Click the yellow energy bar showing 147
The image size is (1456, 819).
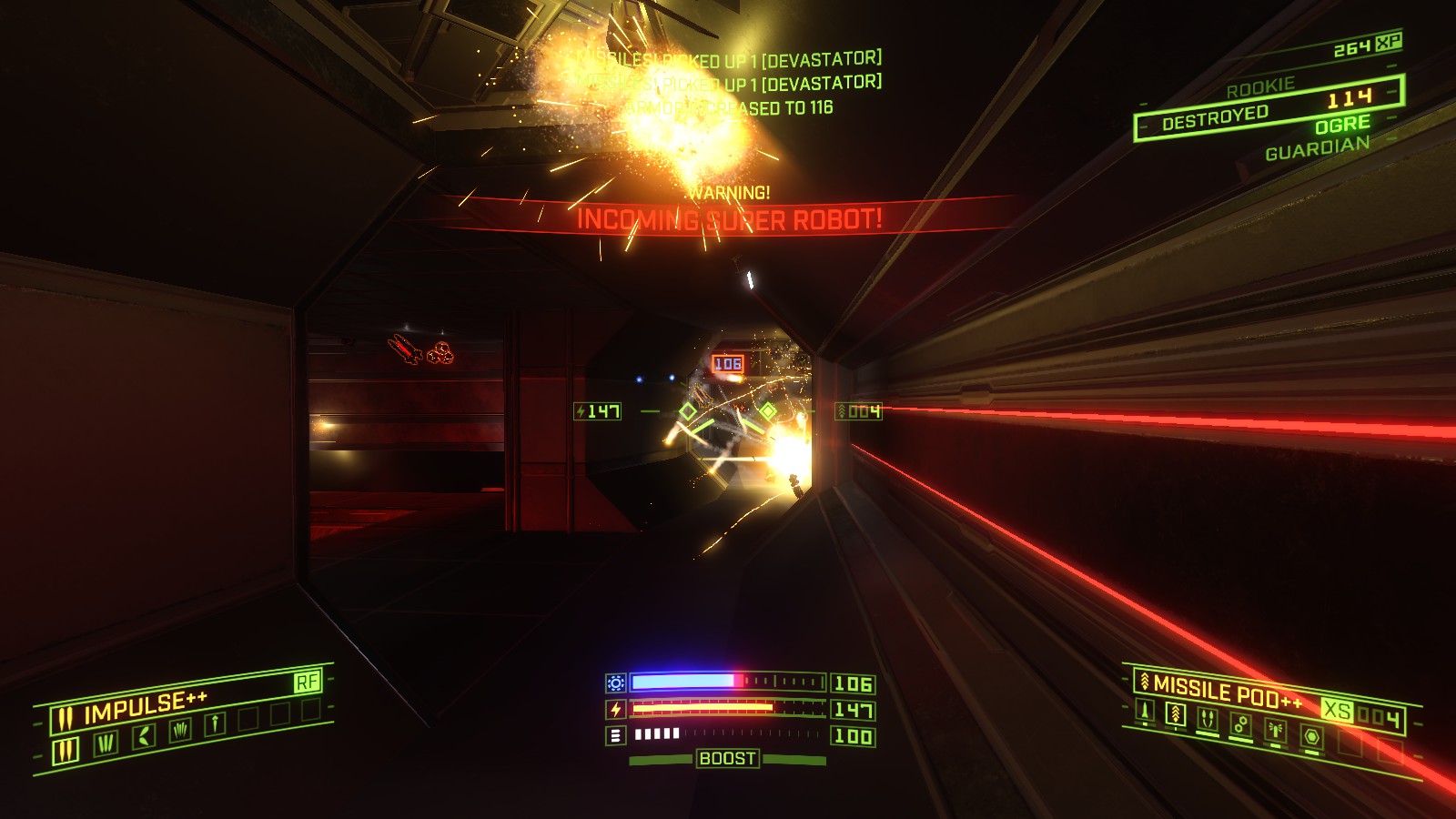tap(705, 709)
